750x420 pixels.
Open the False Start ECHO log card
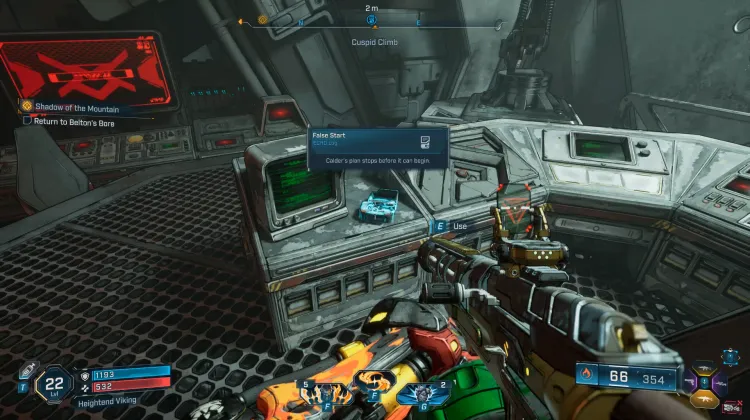(376, 143)
